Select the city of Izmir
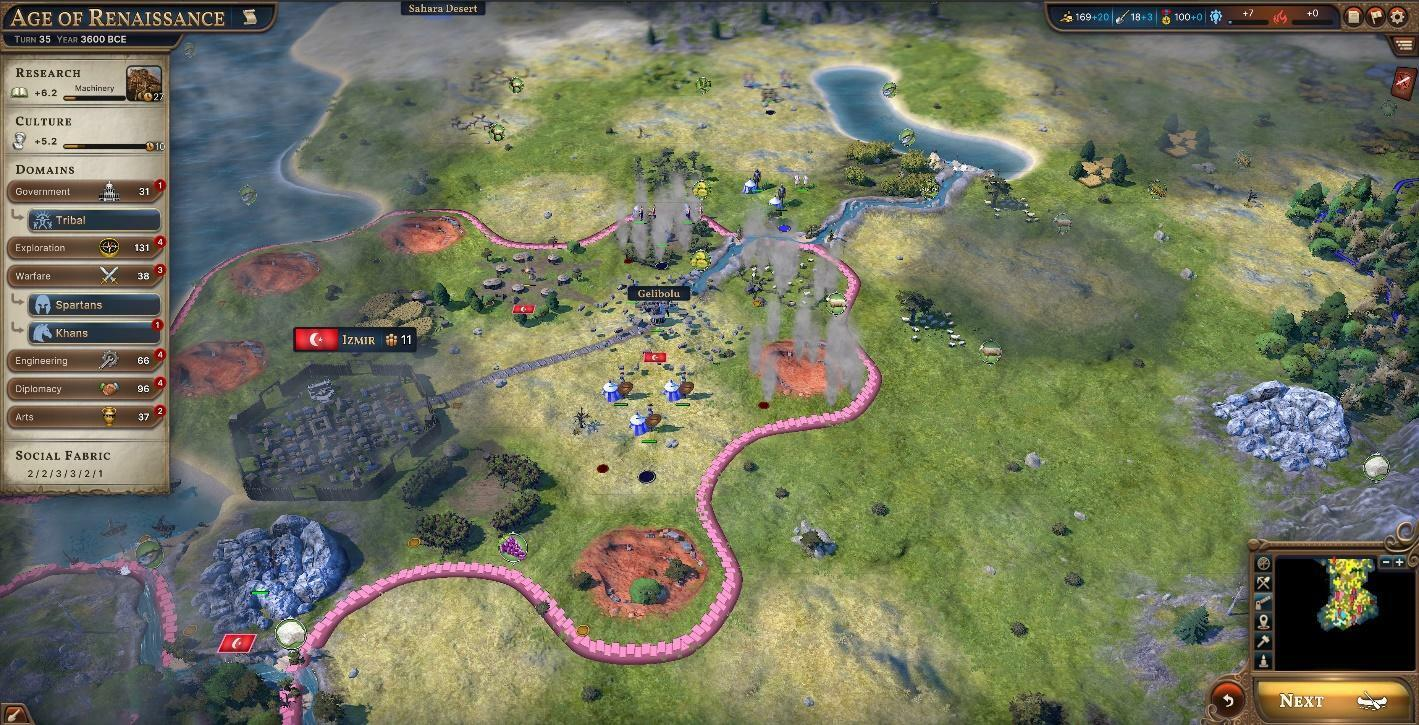This screenshot has height=725, width=1419. 355,339
